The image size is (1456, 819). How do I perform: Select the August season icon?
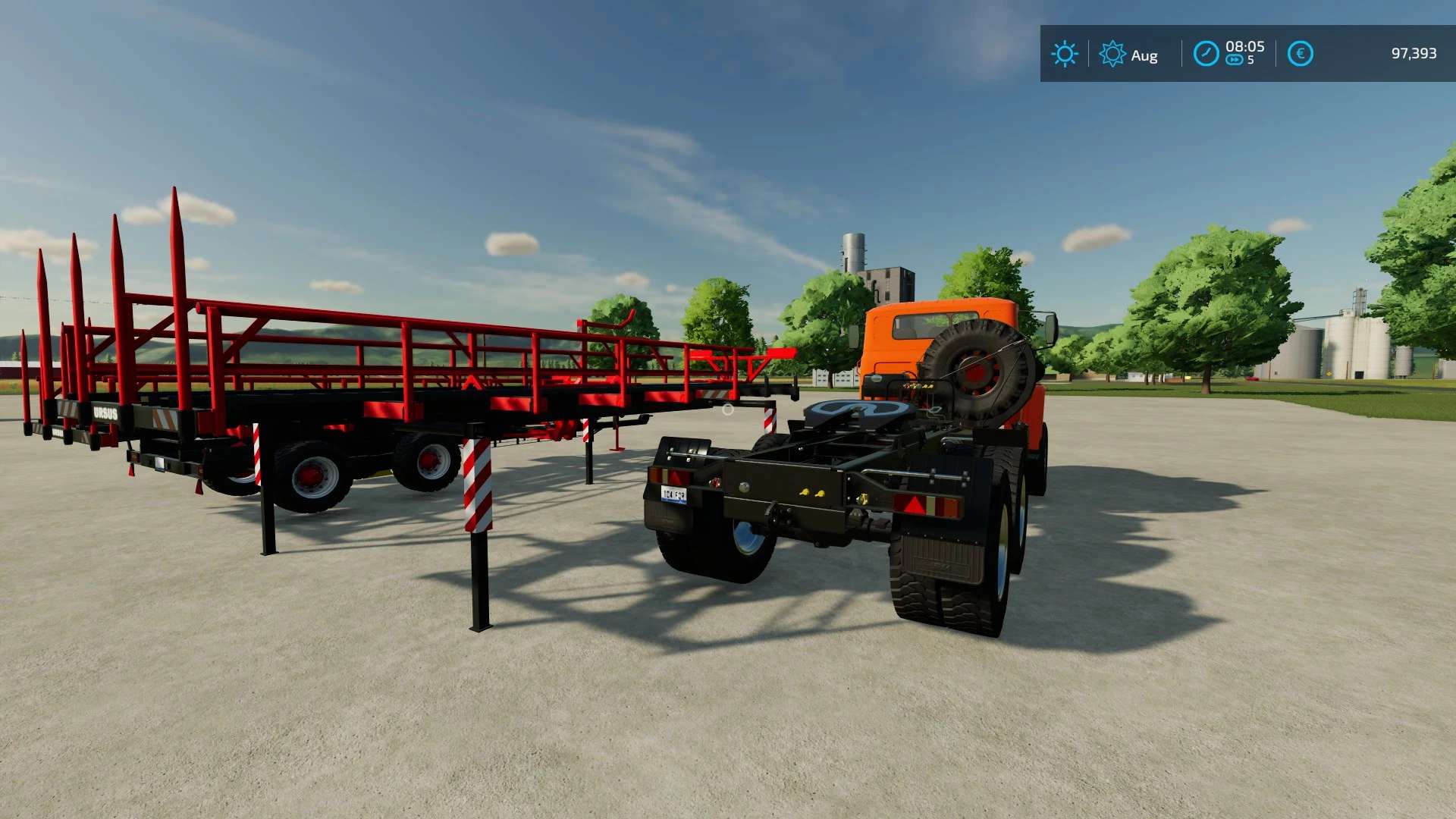click(x=1112, y=54)
